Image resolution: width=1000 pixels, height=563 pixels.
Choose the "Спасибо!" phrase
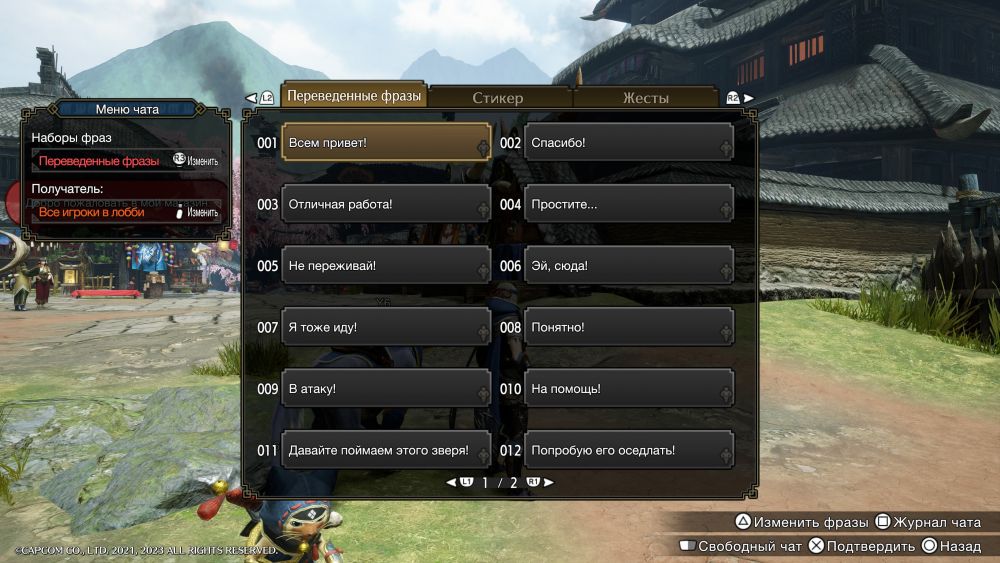click(628, 142)
